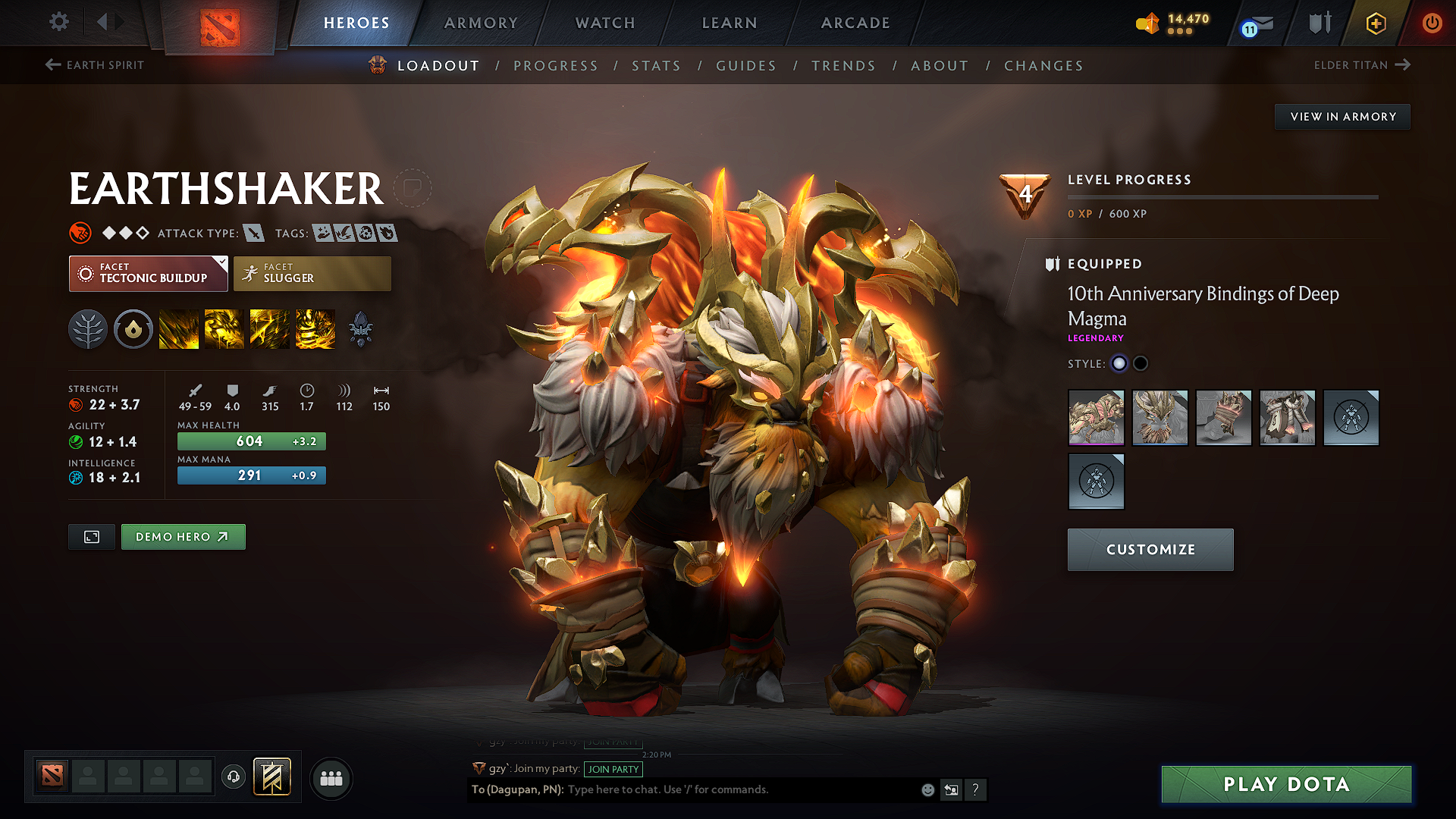This screenshot has width=1456, height=819.
Task: Switch to the second Style option
Action: [x=1140, y=364]
